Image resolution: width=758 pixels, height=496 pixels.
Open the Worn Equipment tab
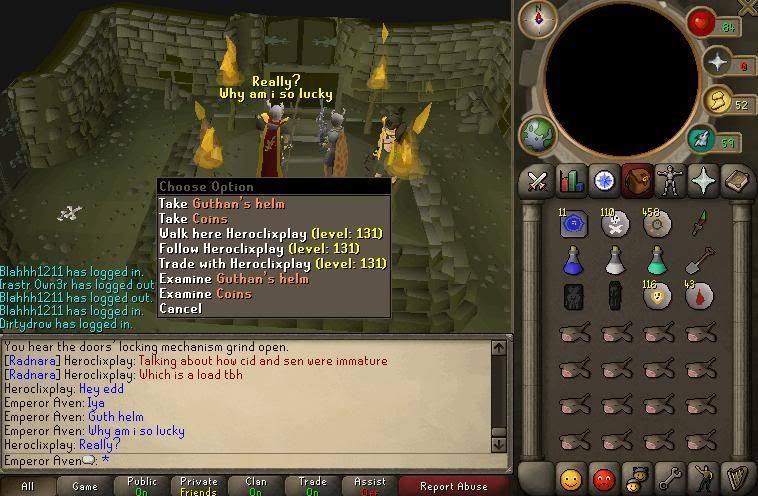669,181
